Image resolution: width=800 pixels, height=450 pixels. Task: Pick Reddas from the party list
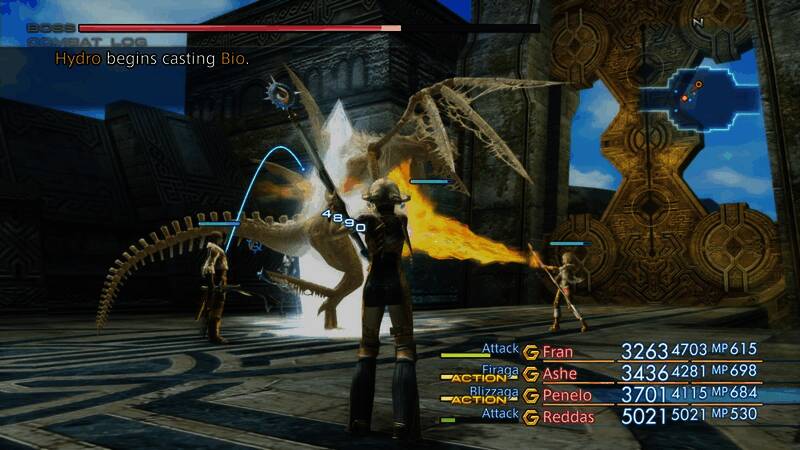pos(567,415)
